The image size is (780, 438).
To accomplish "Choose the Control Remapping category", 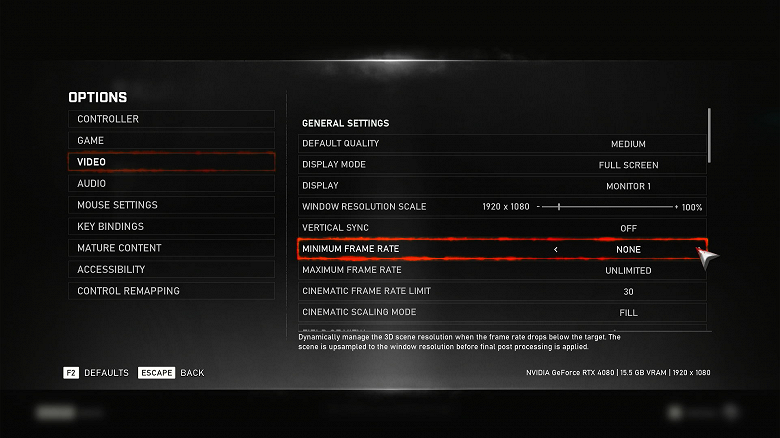I will click(170, 291).
